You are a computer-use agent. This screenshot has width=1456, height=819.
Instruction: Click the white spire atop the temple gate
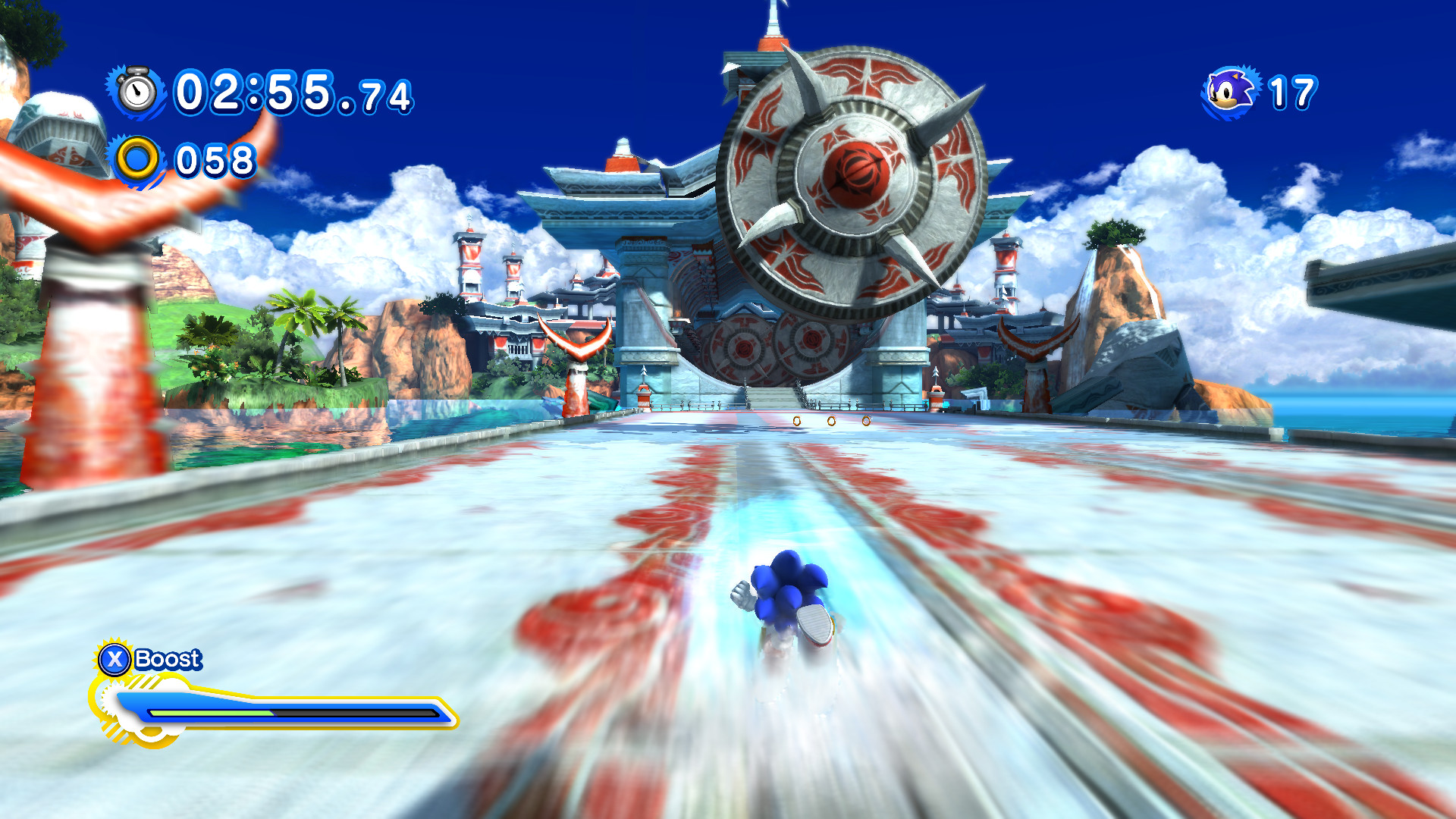(x=772, y=19)
